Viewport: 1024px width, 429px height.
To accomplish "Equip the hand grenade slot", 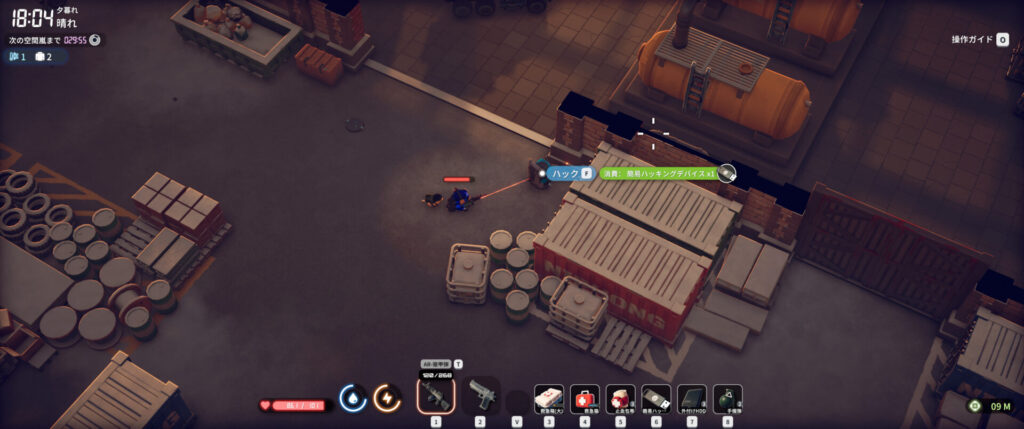I will pyautogui.click(x=727, y=398).
